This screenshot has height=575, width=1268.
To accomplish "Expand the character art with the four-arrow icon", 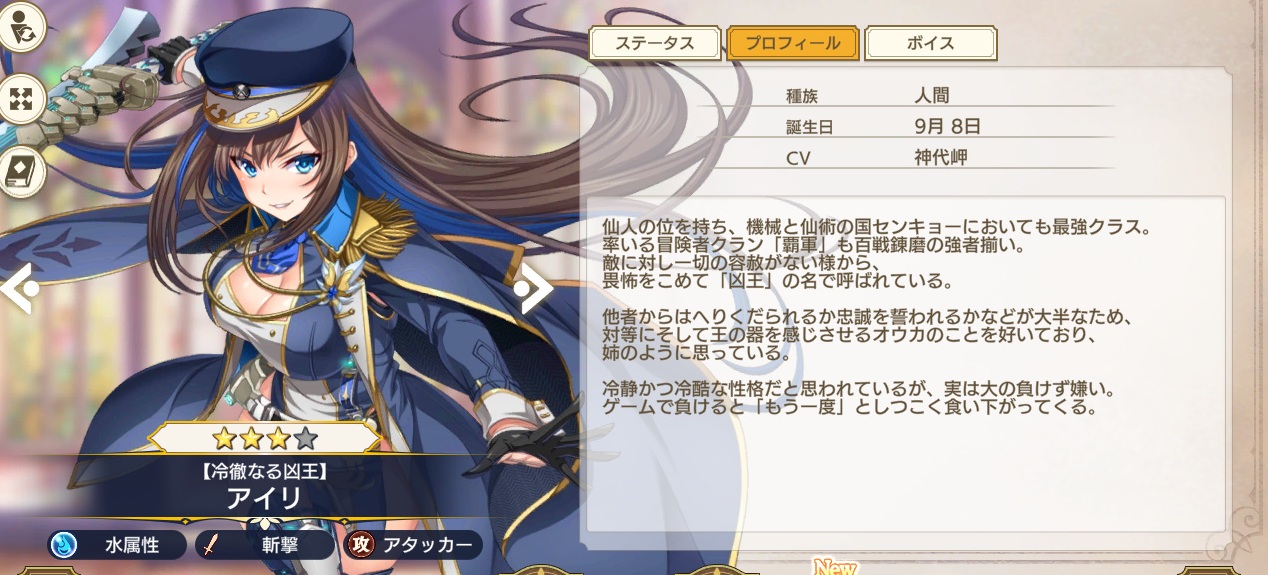I will click(x=20, y=98).
